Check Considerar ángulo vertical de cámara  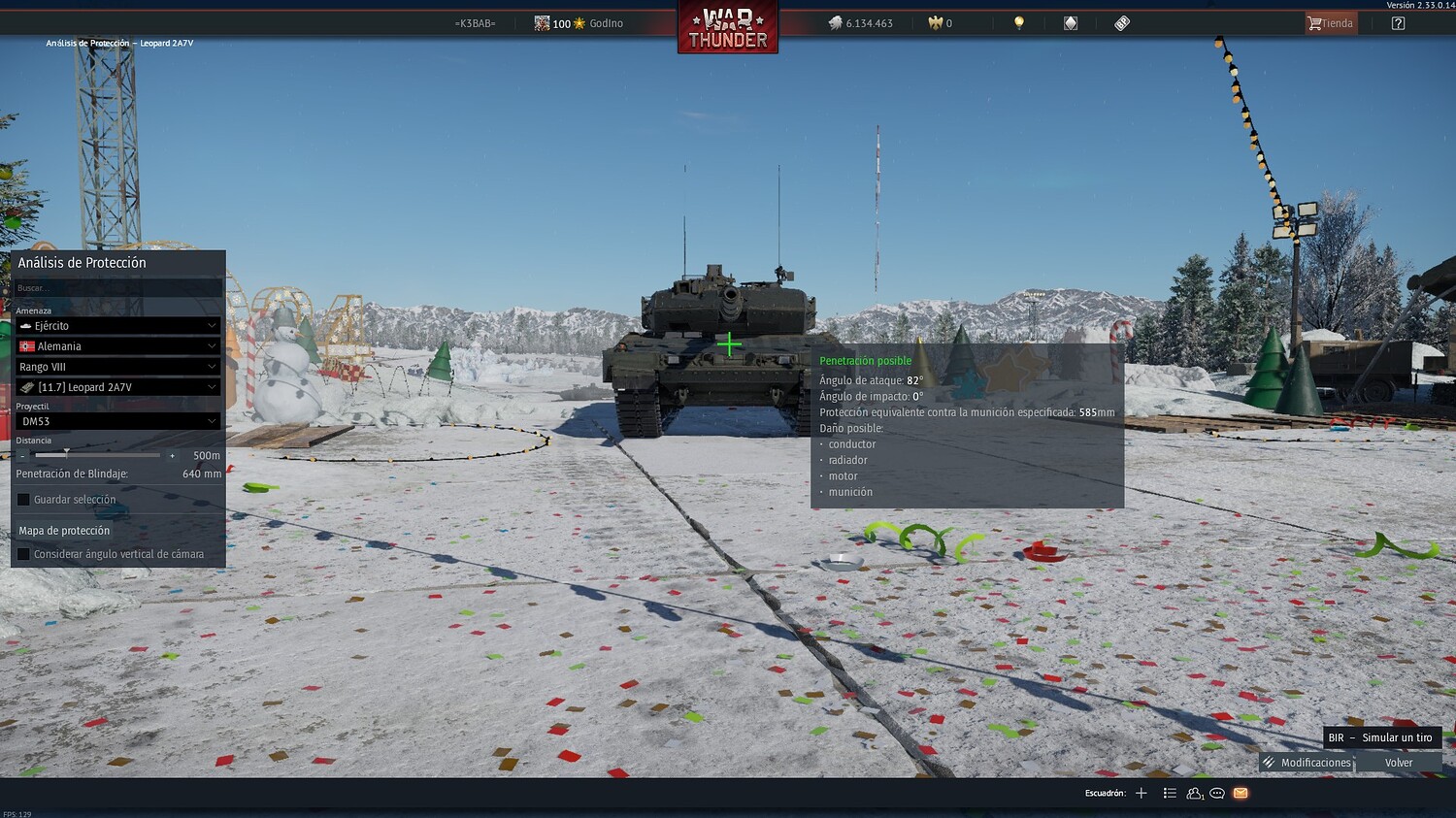tap(24, 553)
